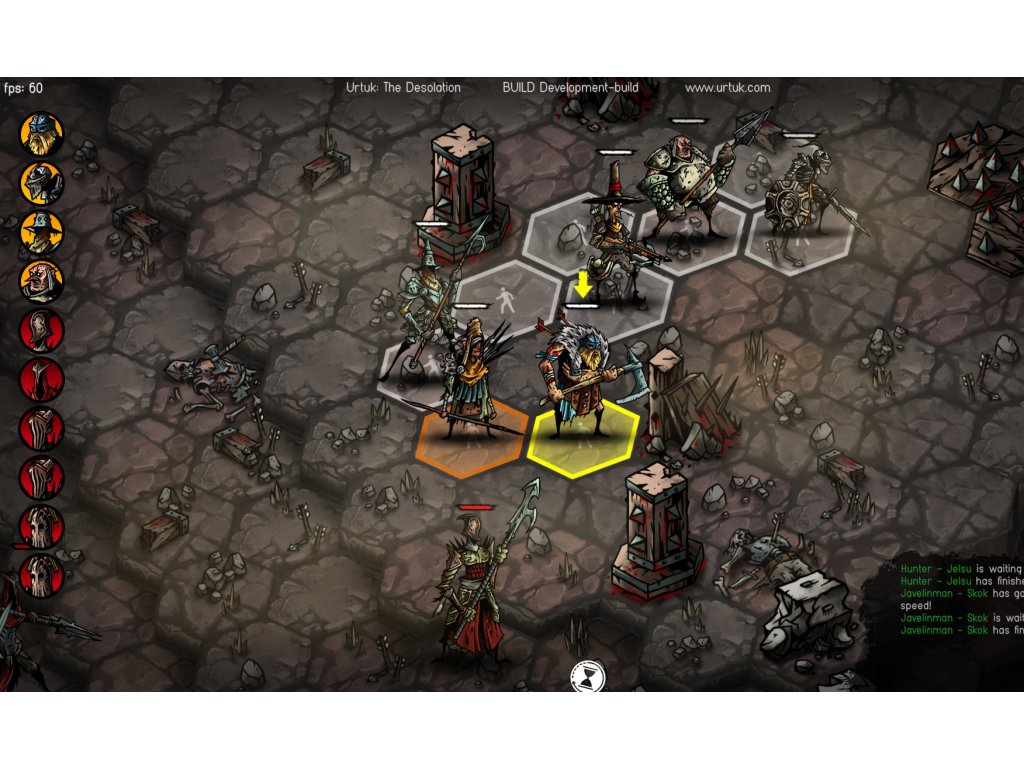Pick the tall-hat crossbowman turn portrait
1024x768 pixels.
click(42, 232)
